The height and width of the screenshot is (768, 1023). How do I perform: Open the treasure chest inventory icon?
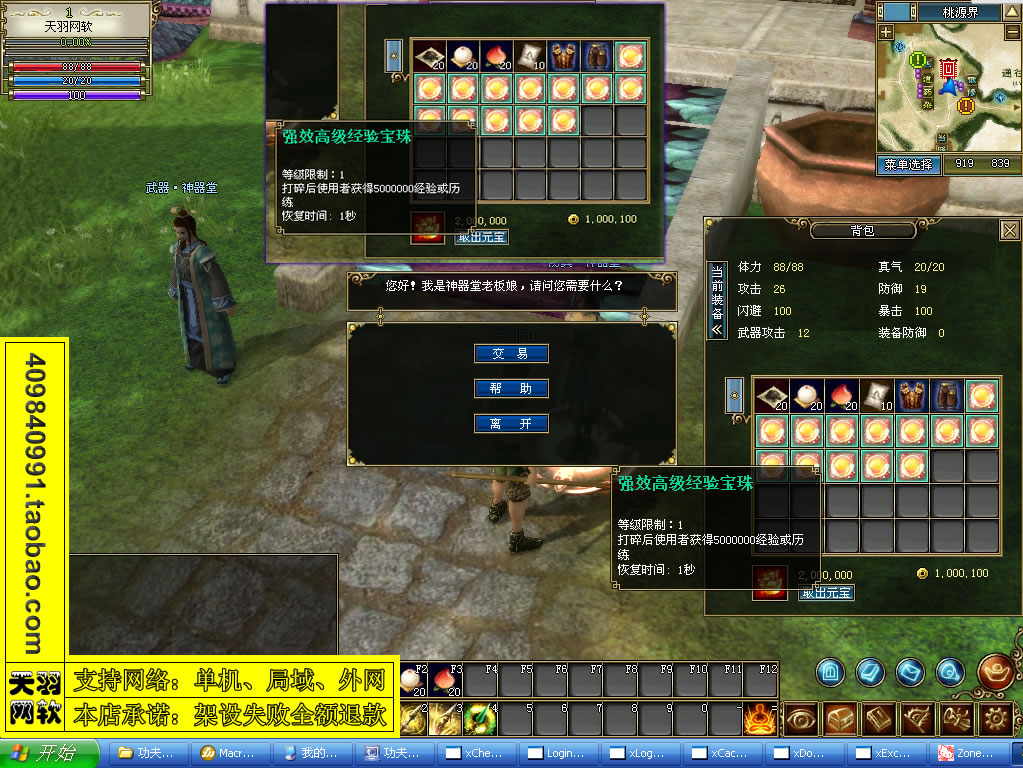tap(838, 718)
